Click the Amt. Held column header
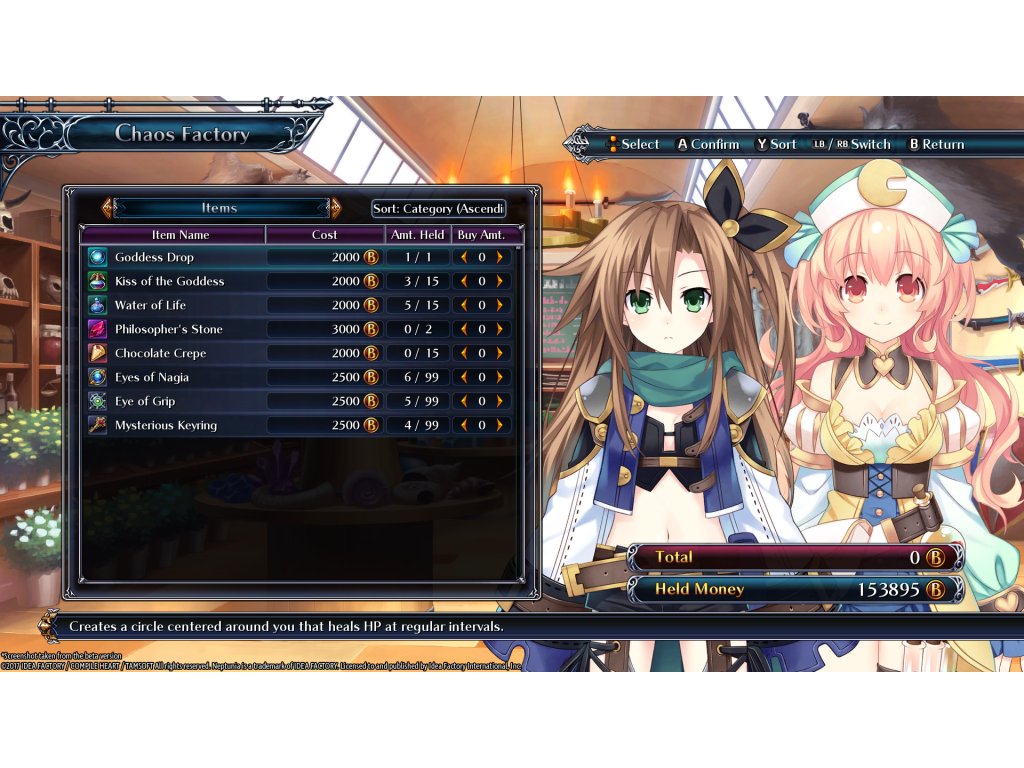 click(x=417, y=235)
